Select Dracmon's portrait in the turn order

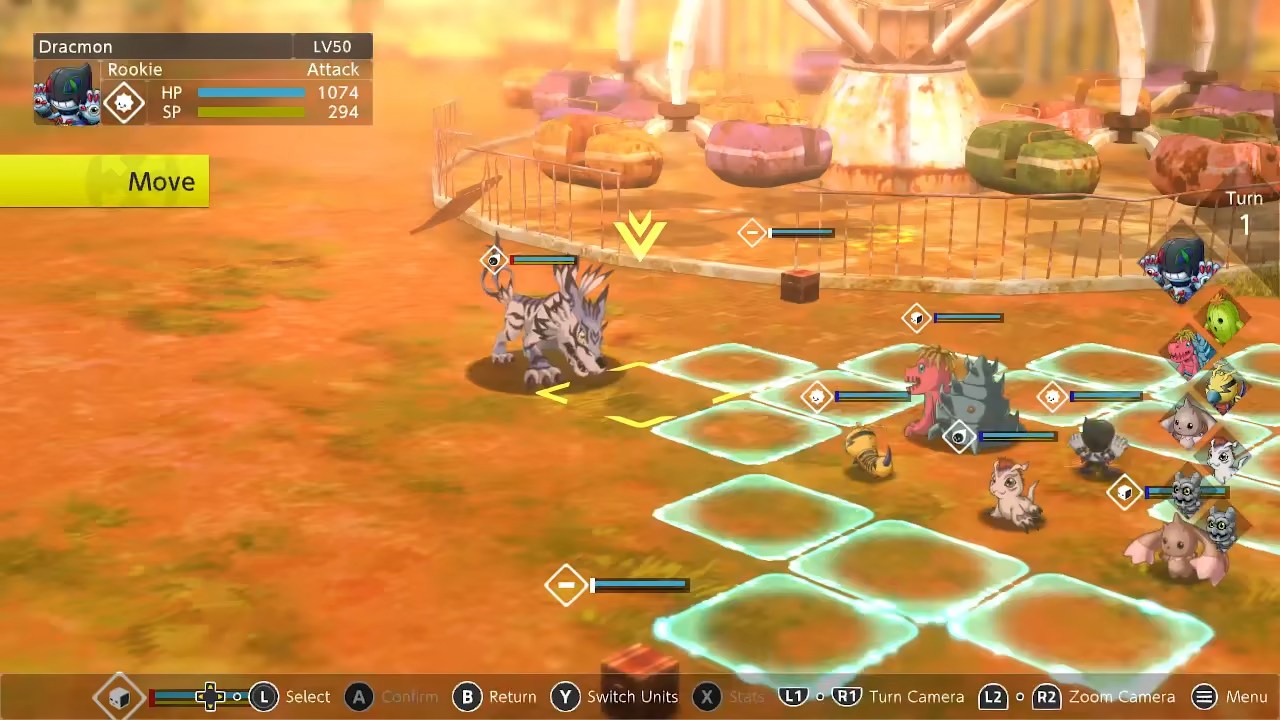1181,268
